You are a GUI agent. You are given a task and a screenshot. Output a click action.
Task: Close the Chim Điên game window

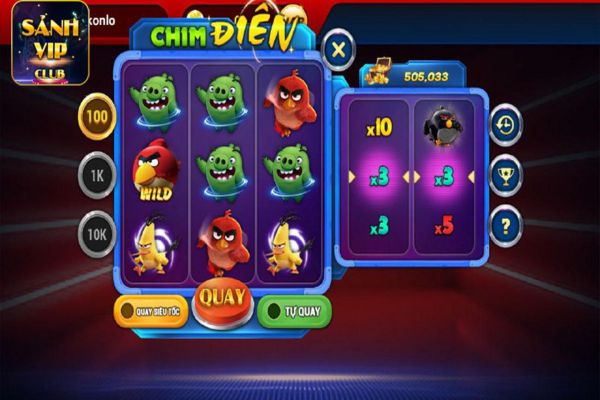(x=339, y=49)
